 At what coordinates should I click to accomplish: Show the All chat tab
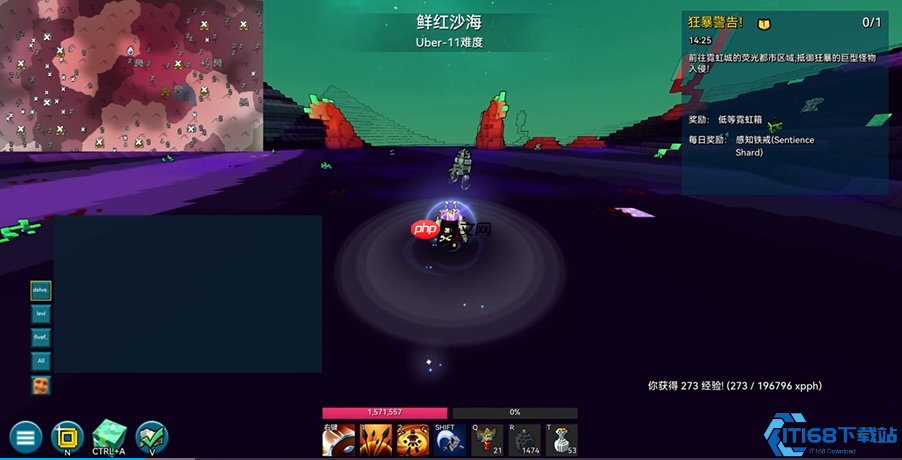[41, 361]
